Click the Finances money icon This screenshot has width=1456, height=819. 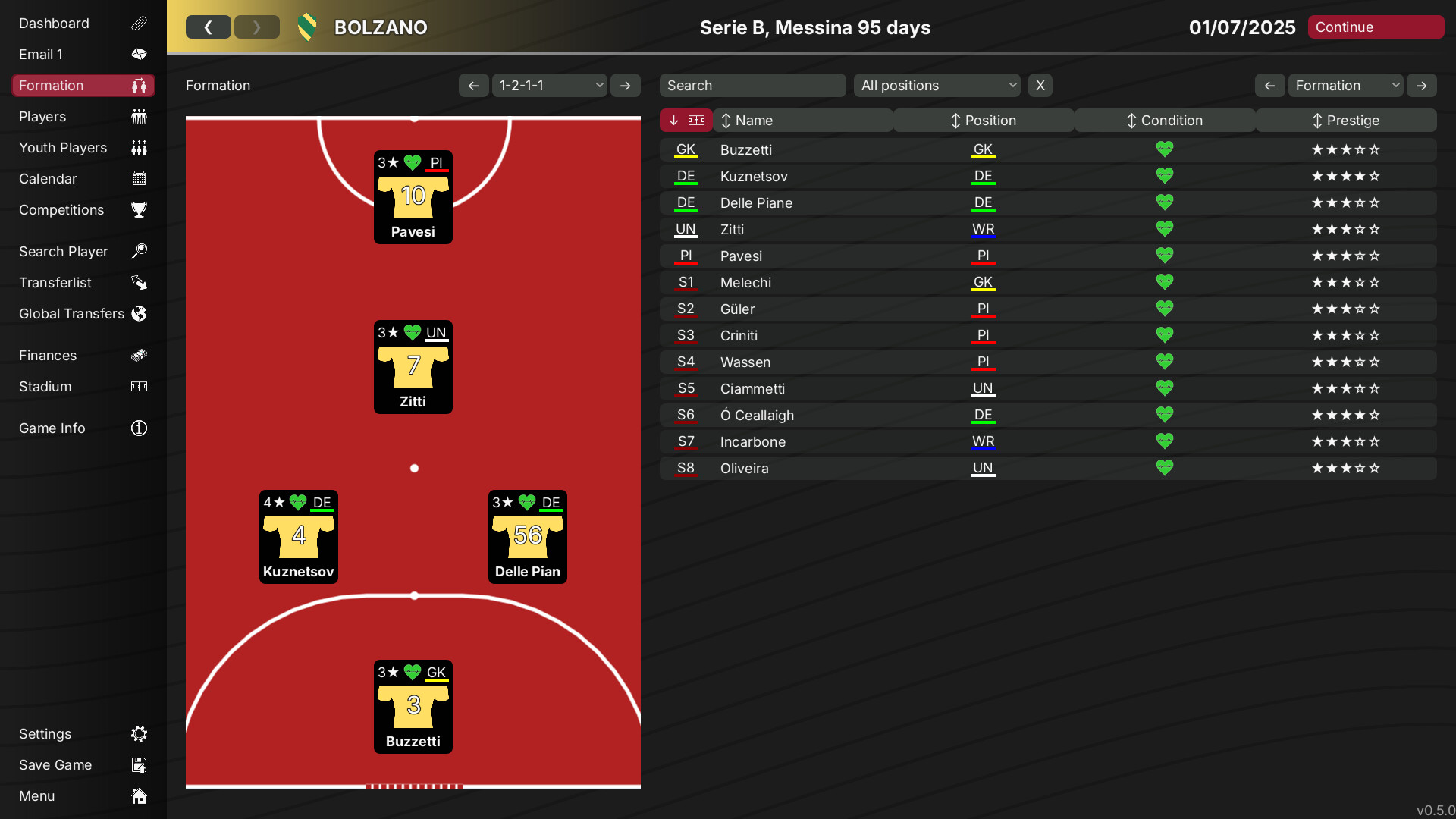[x=139, y=355]
